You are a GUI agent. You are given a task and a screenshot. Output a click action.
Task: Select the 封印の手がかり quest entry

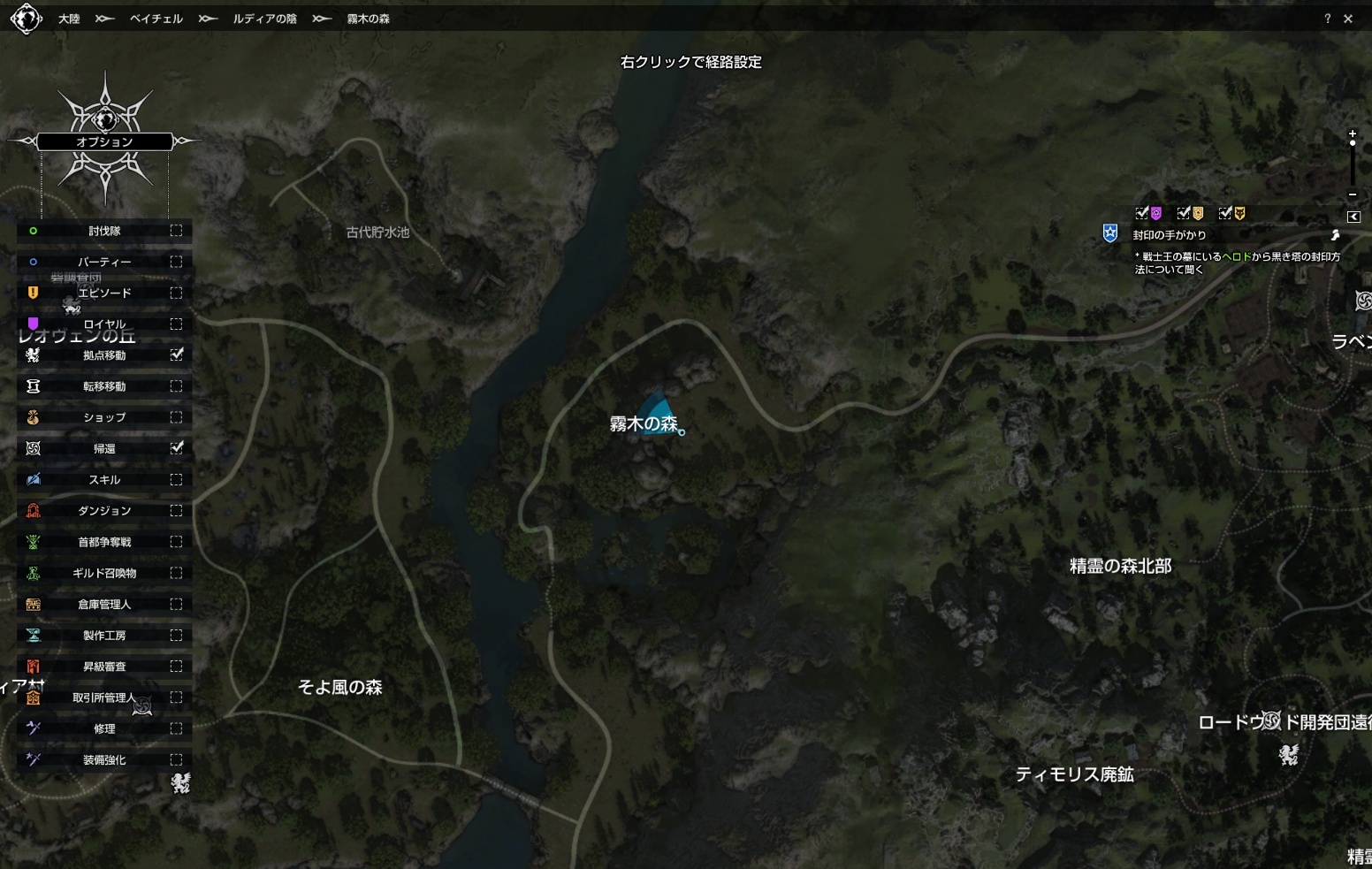(1170, 235)
